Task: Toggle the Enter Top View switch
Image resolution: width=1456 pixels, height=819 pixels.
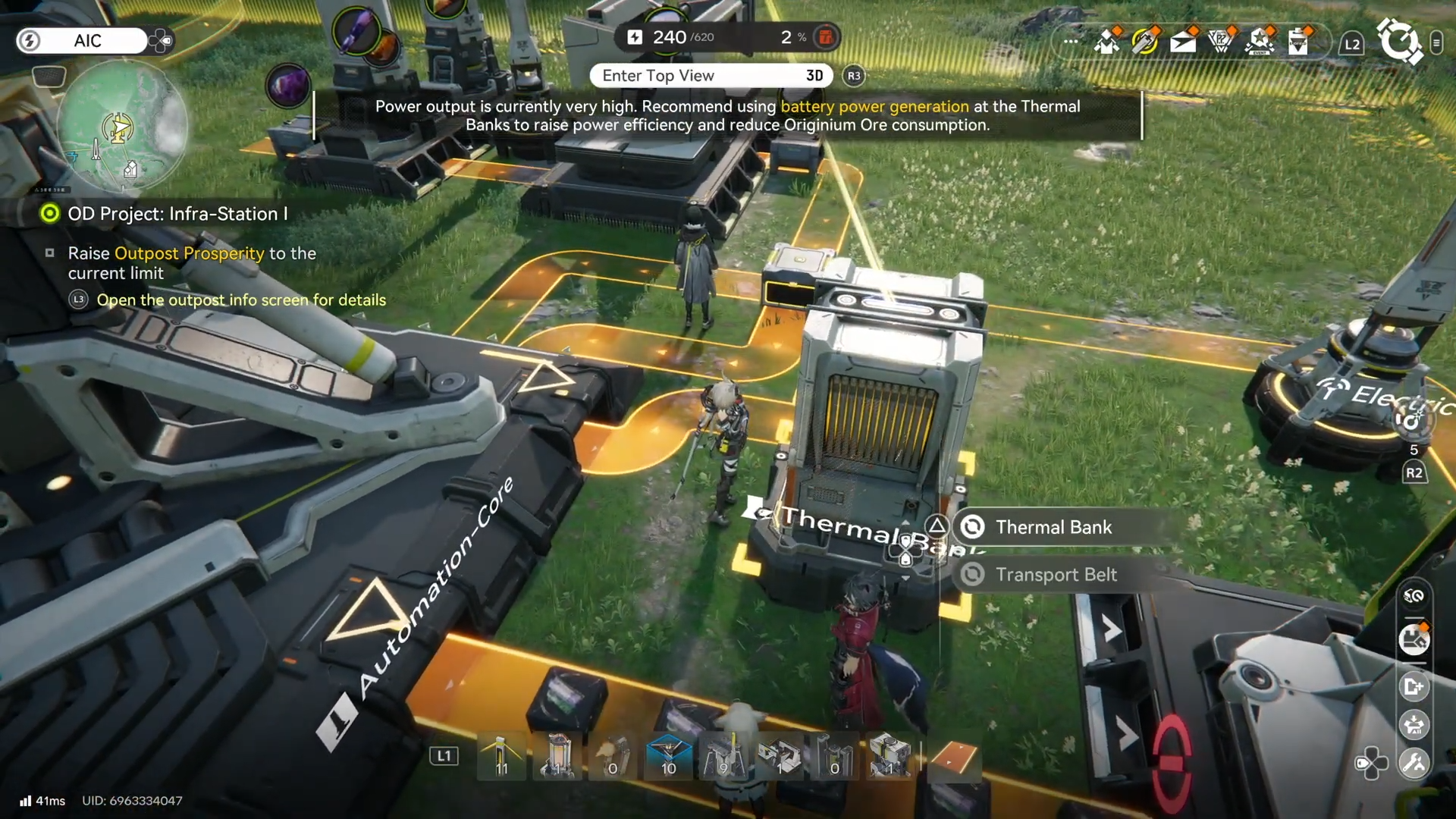Action: click(711, 76)
